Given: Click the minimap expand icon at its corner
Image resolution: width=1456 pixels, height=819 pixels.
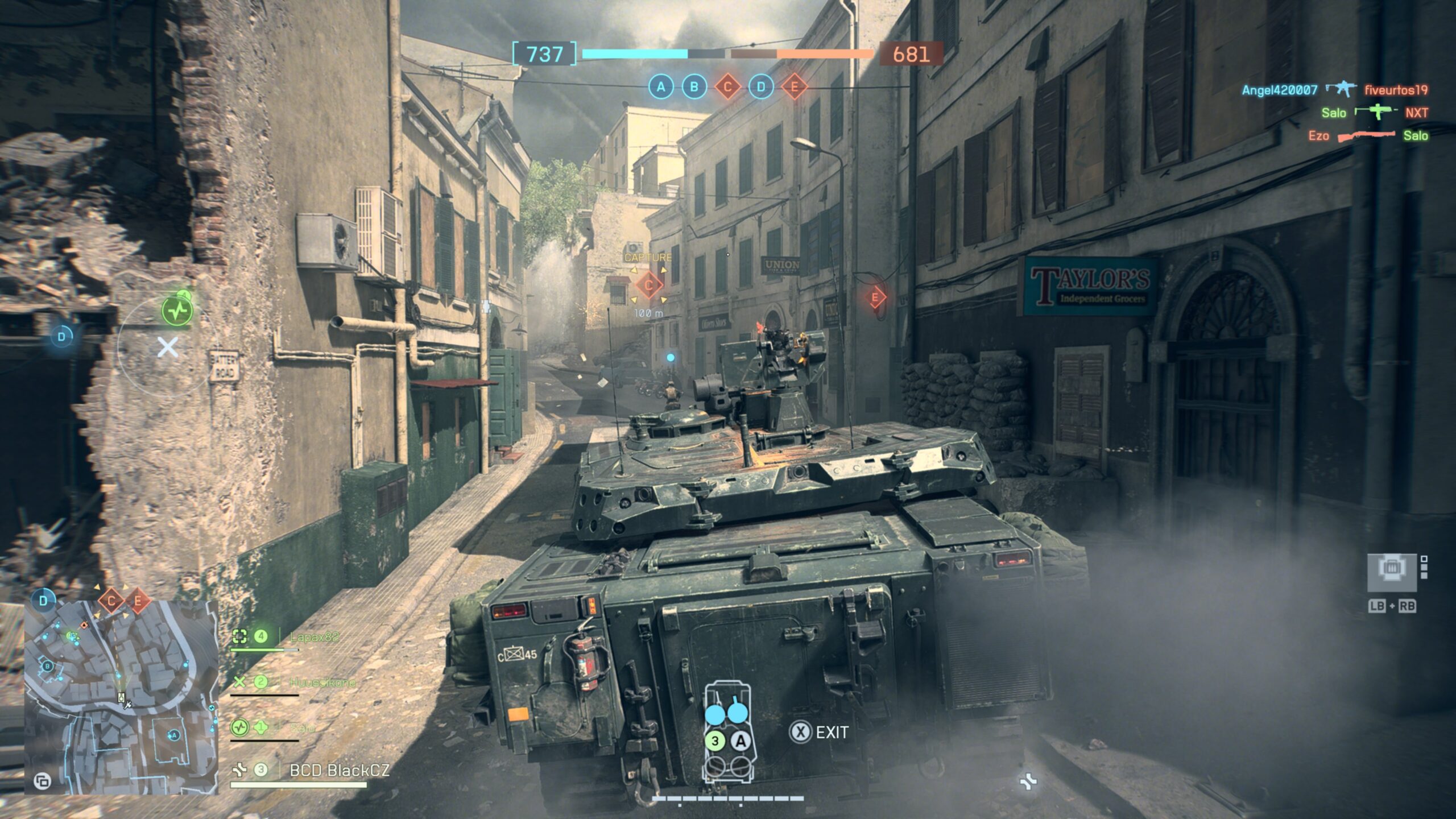Looking at the screenshot, I should point(42,781).
